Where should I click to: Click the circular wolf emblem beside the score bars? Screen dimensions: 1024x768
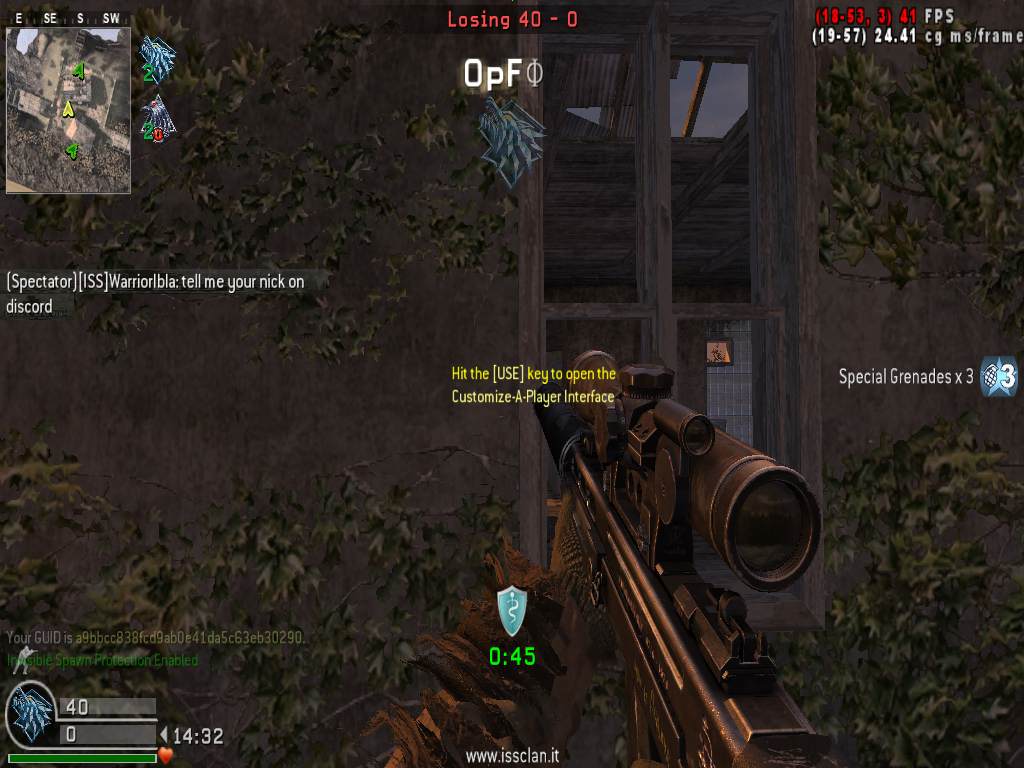(31, 715)
